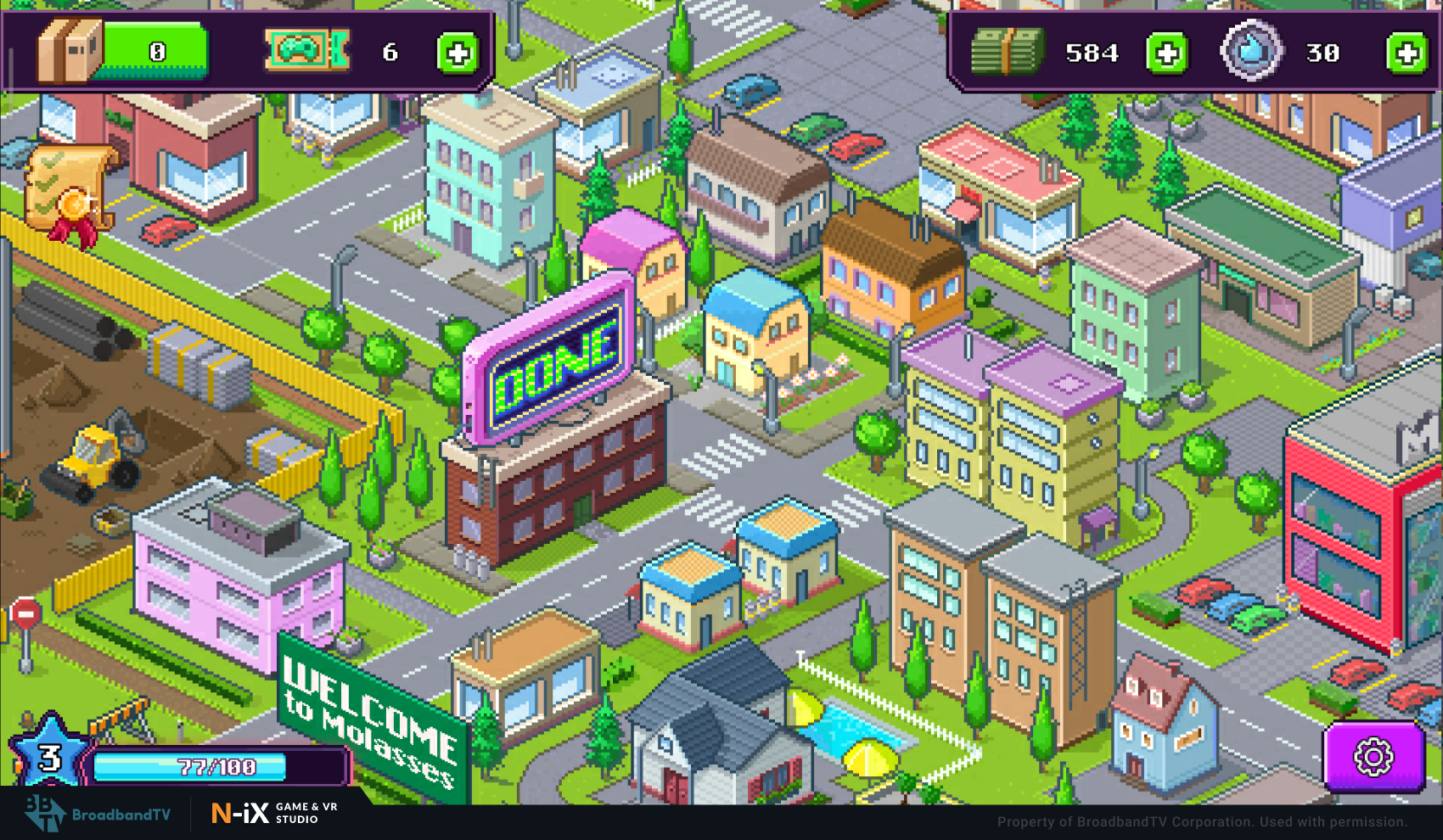Get more game tickets with plus button
The image size is (1443, 840).
[458, 53]
